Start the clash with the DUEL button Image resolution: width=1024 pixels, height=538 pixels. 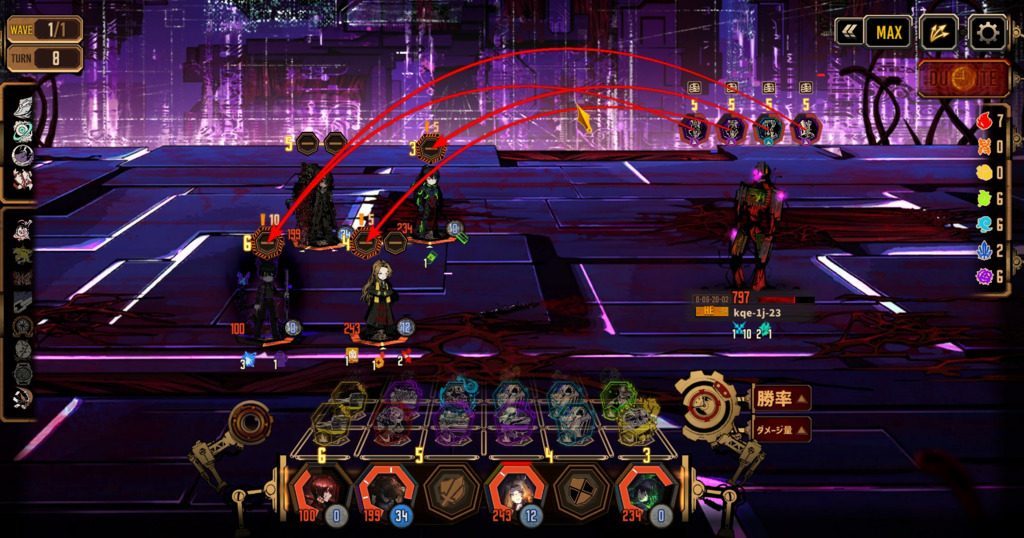tap(963, 78)
